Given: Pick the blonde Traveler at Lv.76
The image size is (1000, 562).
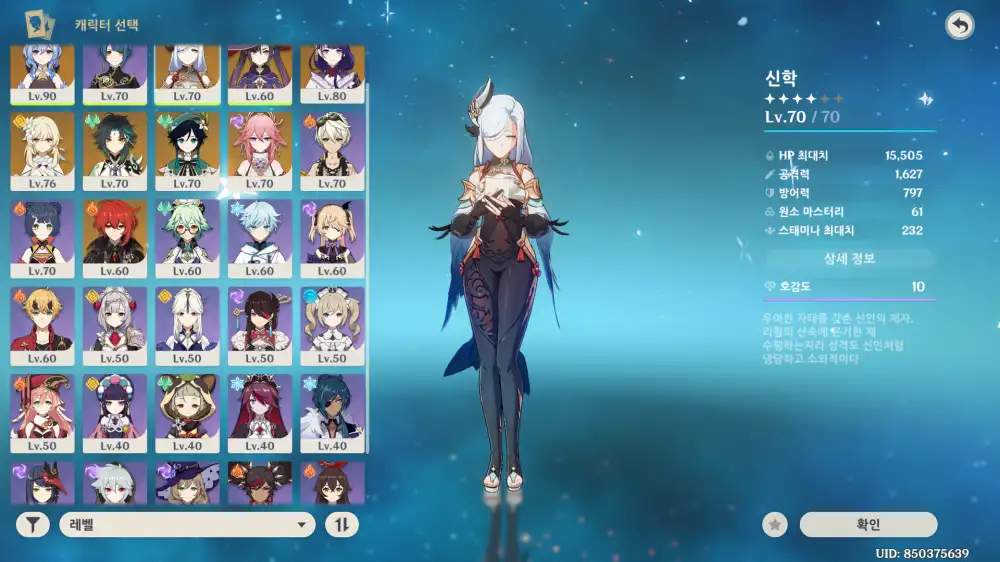Looking at the screenshot, I should pyautogui.click(x=42, y=150).
